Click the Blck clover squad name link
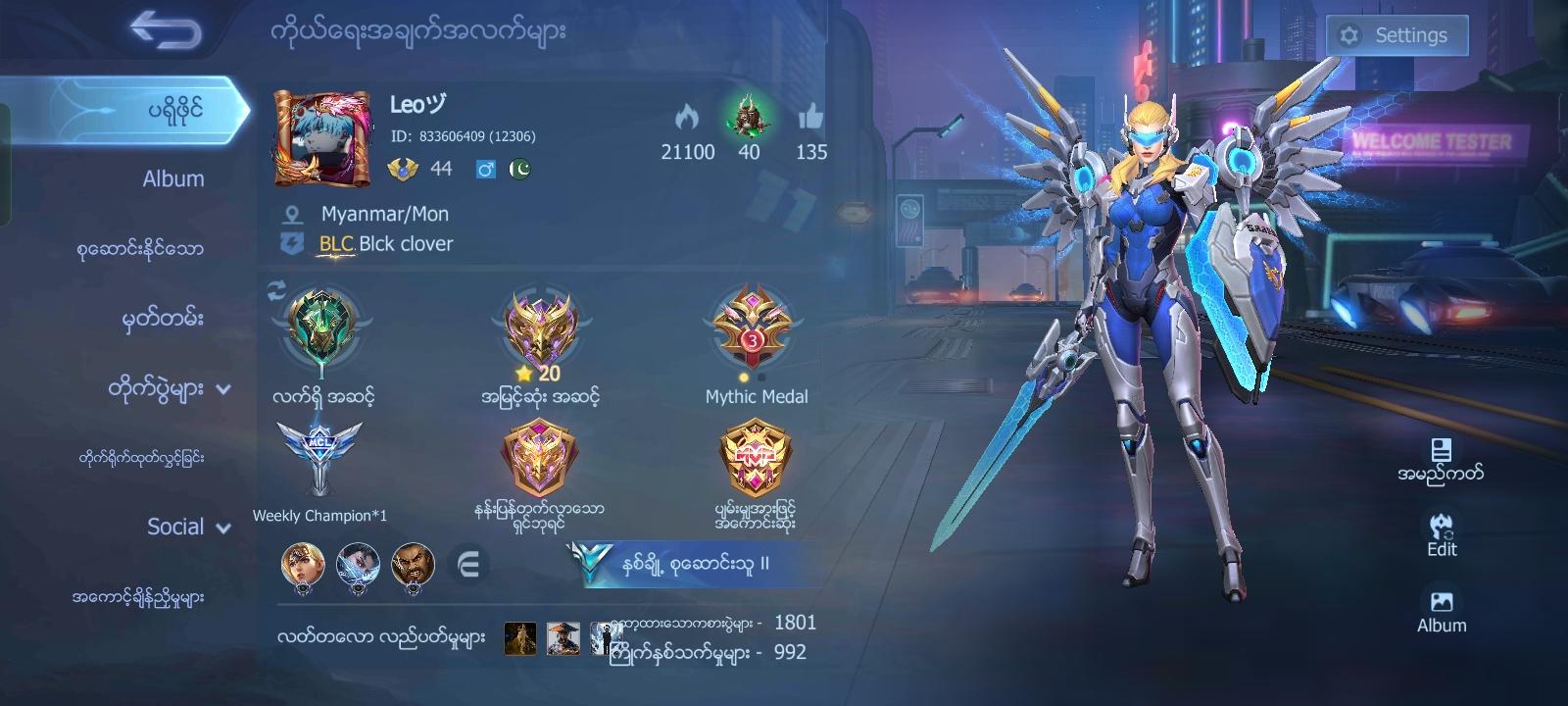 coord(404,244)
